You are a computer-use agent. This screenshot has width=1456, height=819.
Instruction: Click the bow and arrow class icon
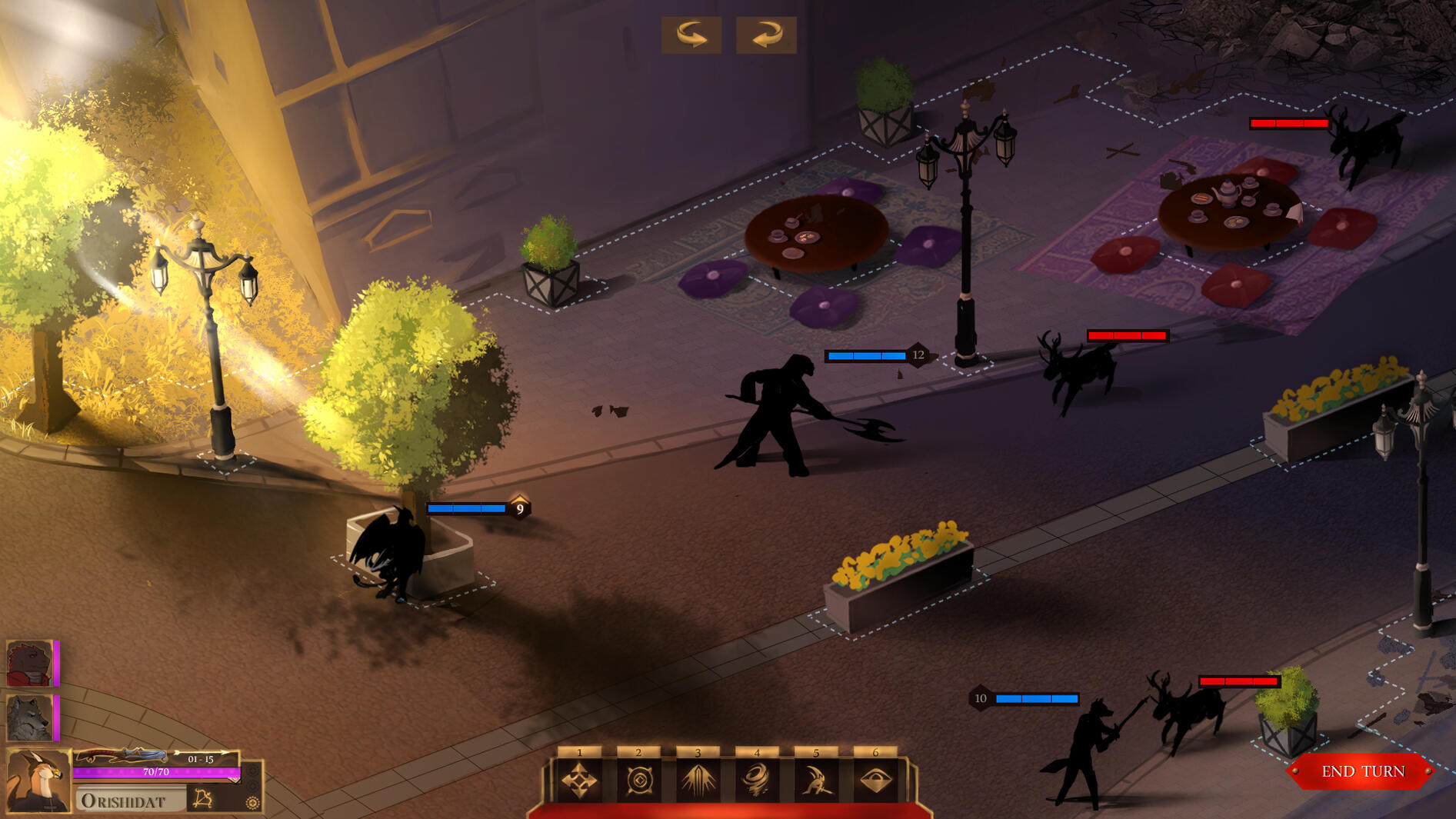(x=203, y=799)
